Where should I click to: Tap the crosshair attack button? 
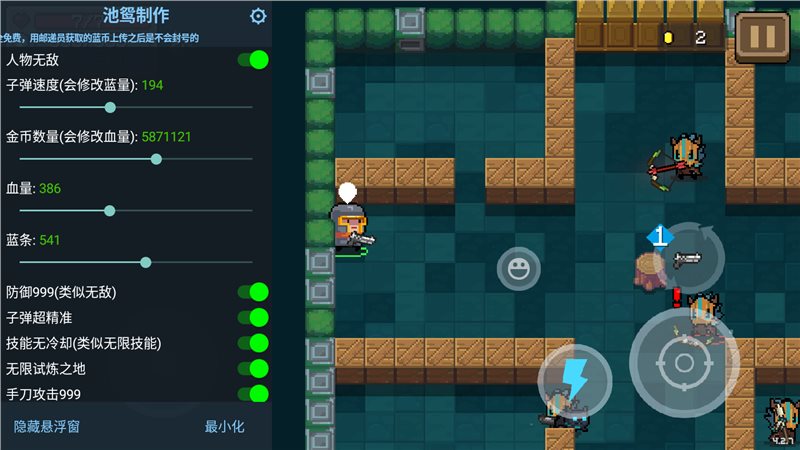[x=684, y=362]
